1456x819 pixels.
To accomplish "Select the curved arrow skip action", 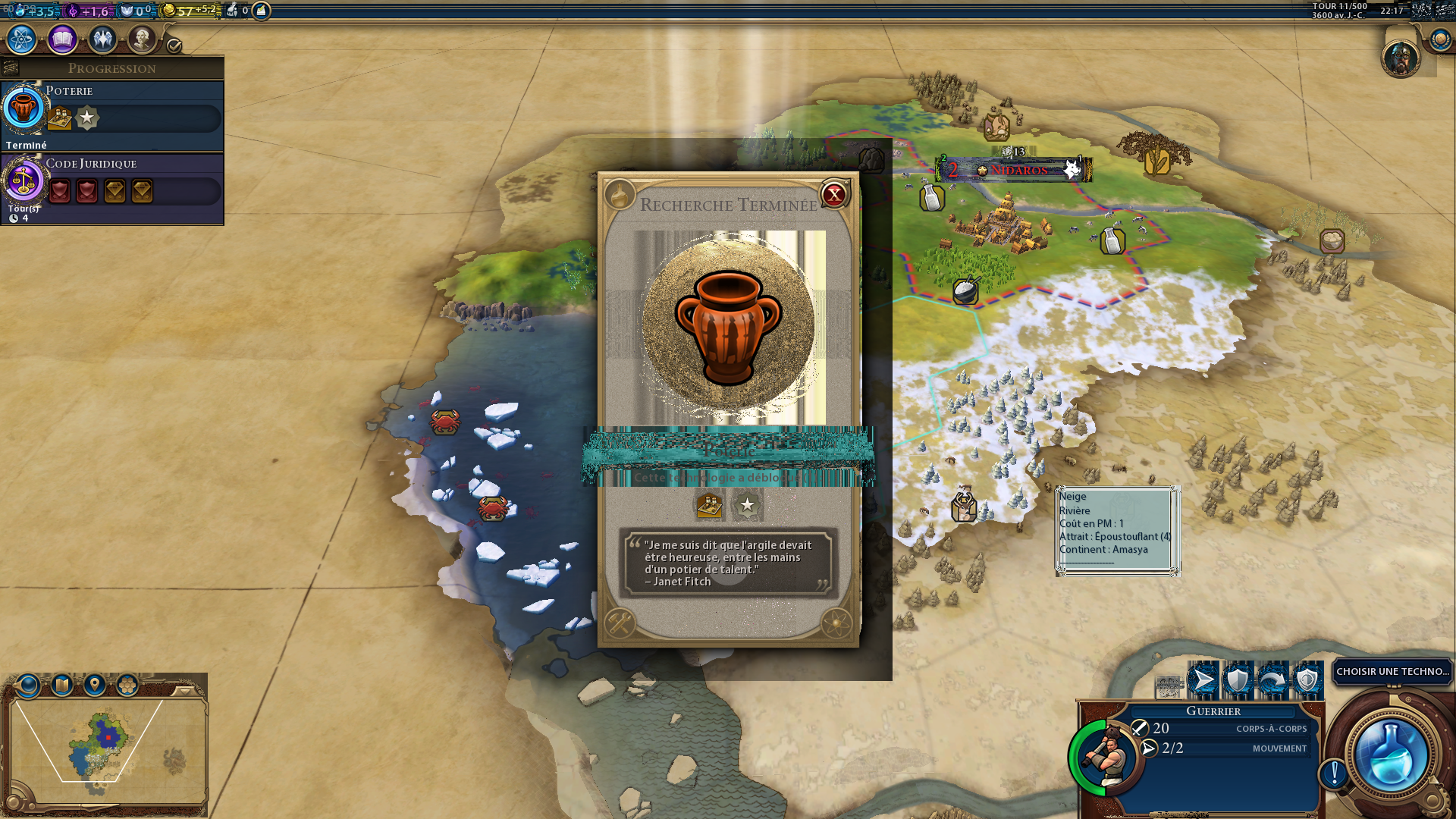I will [1272, 679].
